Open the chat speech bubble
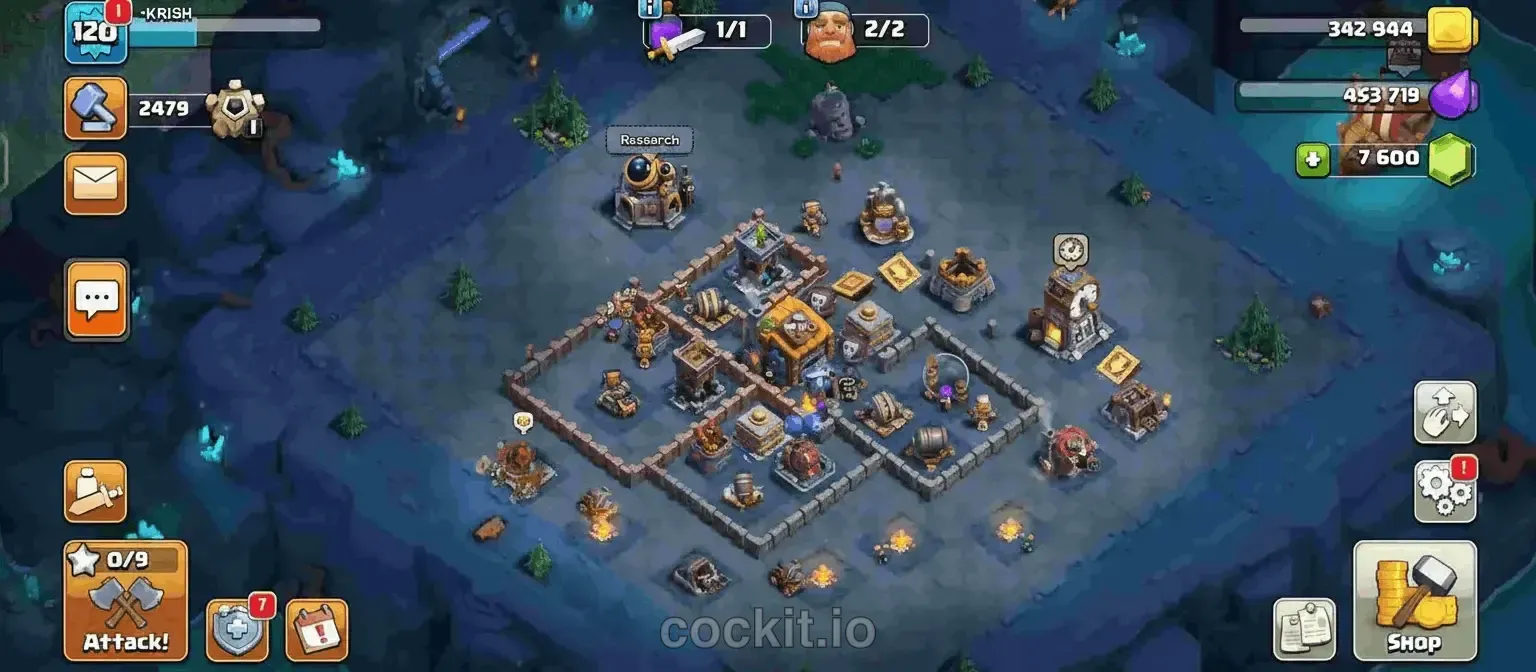 97,299
